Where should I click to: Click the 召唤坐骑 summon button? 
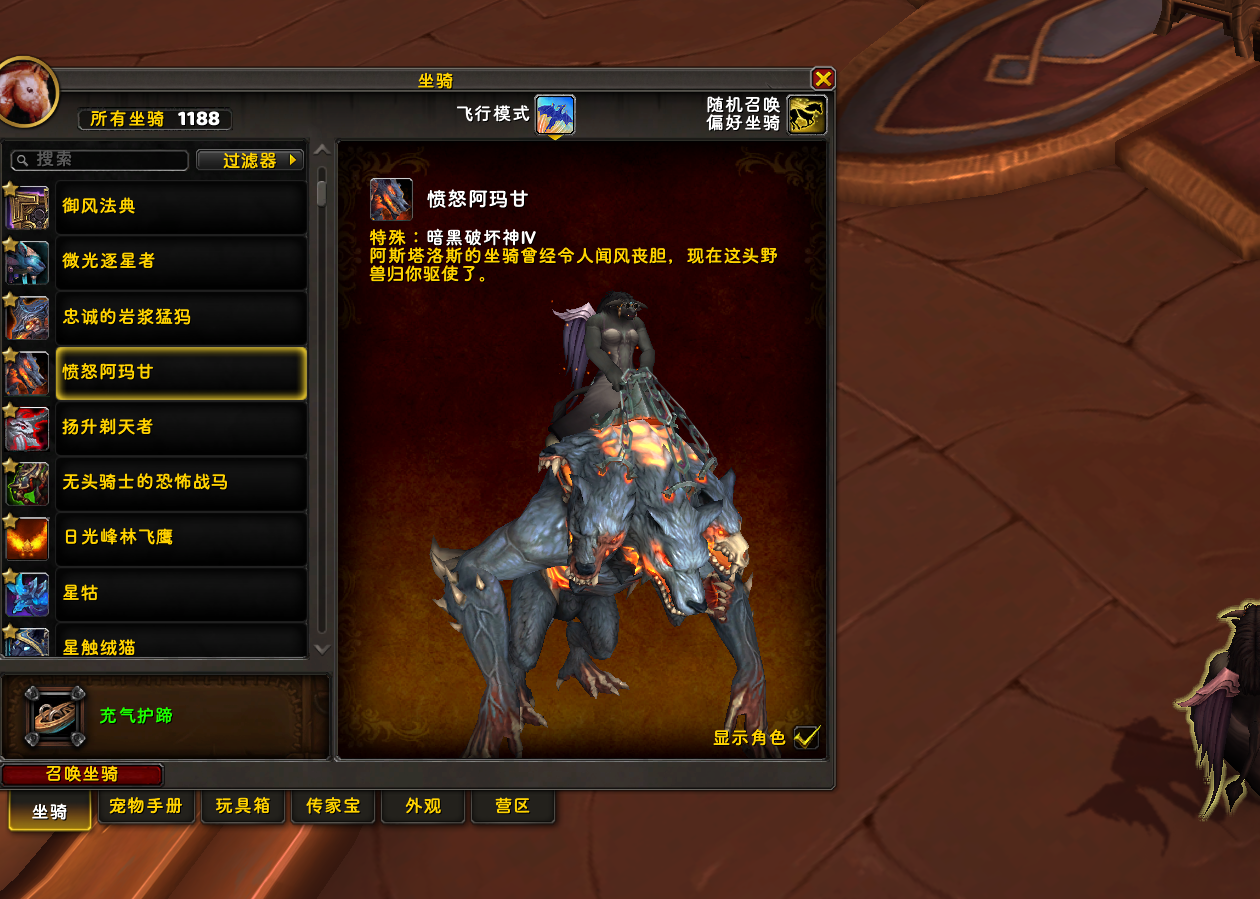[82, 774]
